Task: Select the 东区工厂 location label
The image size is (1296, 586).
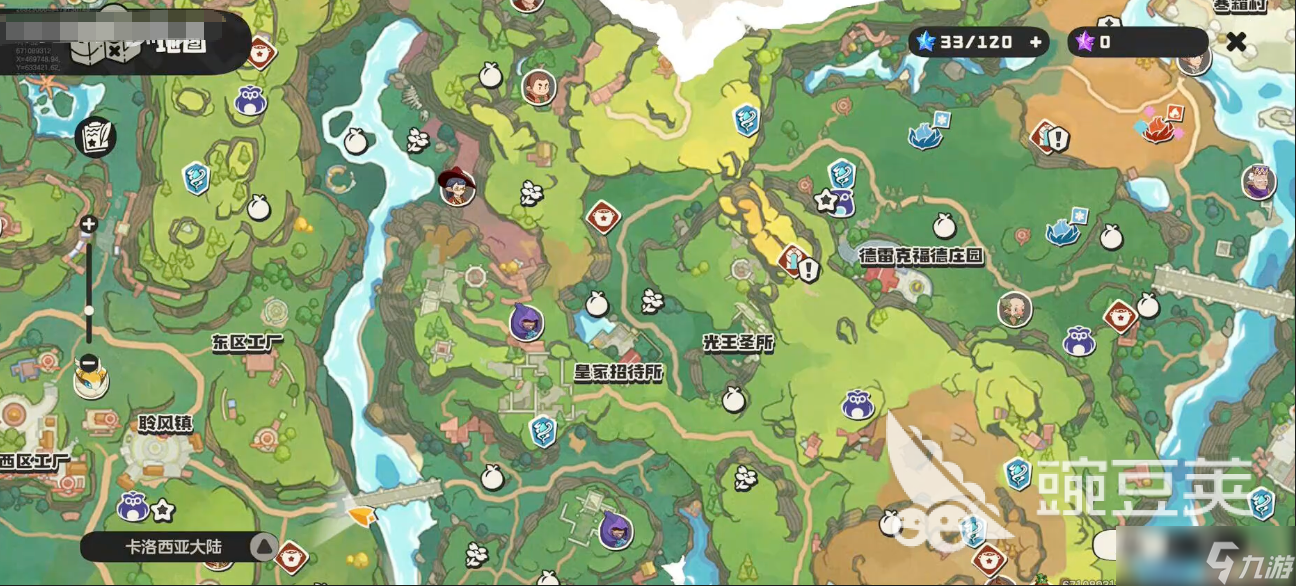Action: tap(247, 342)
